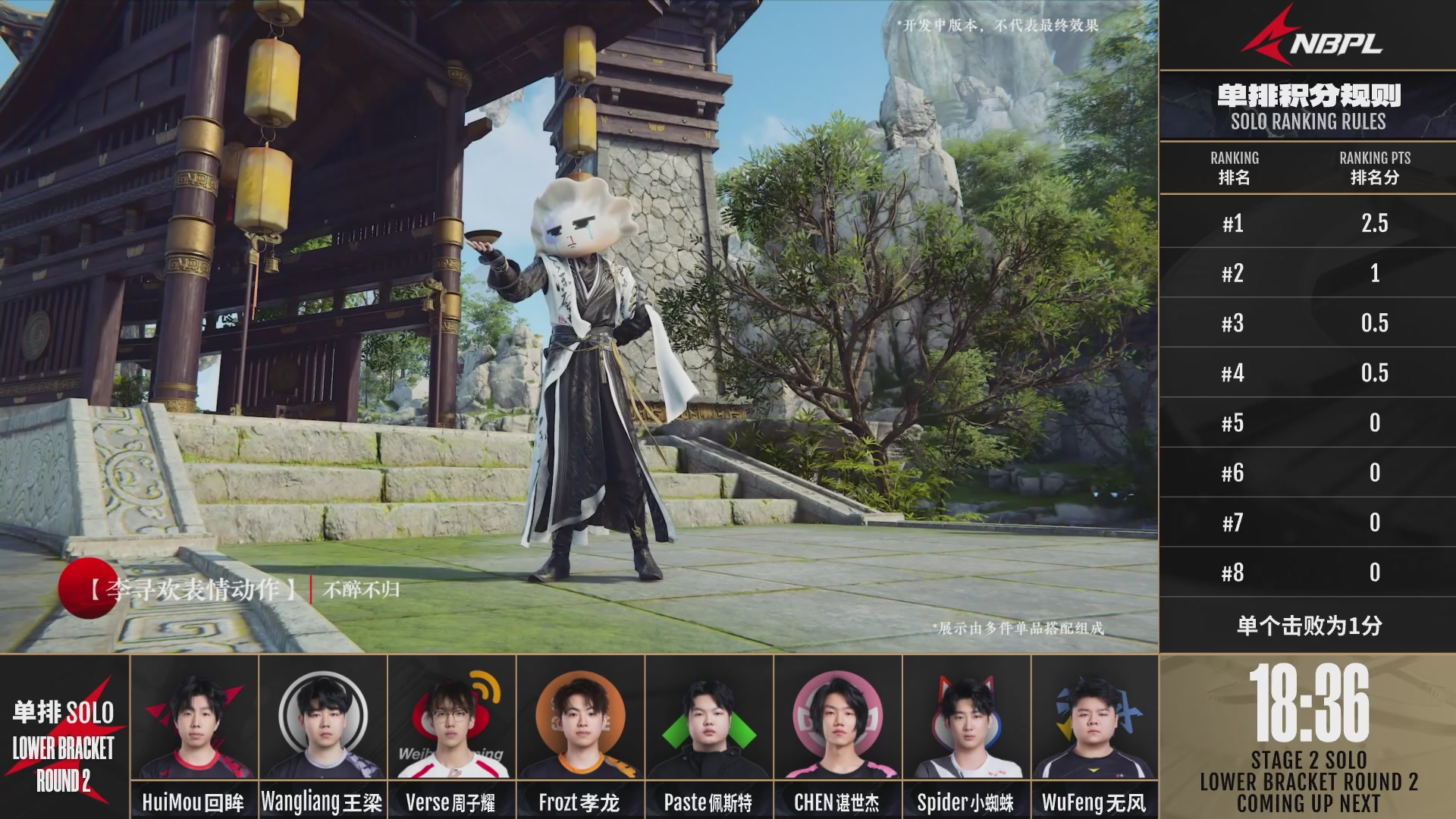Screen dimensions: 1456x819
Task: Choose the Spider player portrait
Action: point(967,720)
